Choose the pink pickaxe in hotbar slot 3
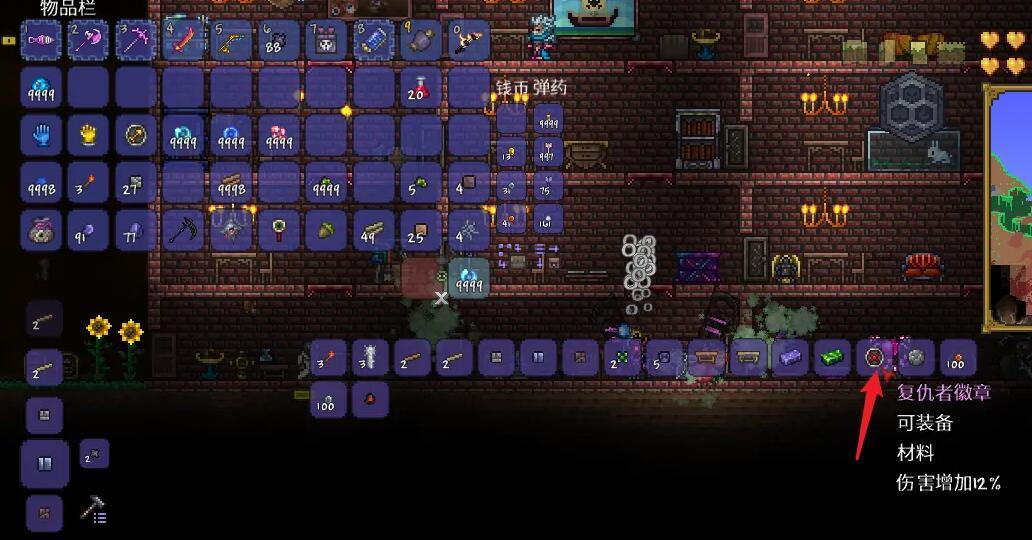Screen dimensions: 1032x540 click(136, 41)
